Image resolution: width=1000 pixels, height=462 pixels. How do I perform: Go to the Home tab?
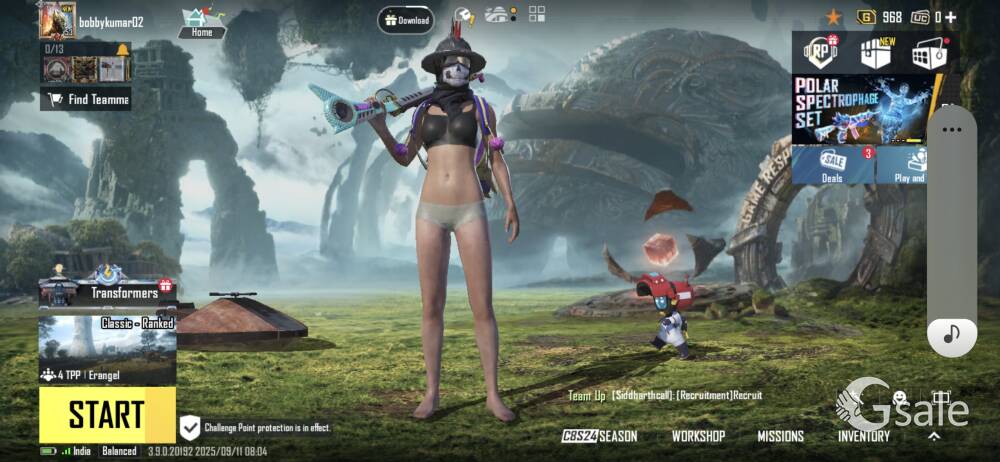point(202,22)
